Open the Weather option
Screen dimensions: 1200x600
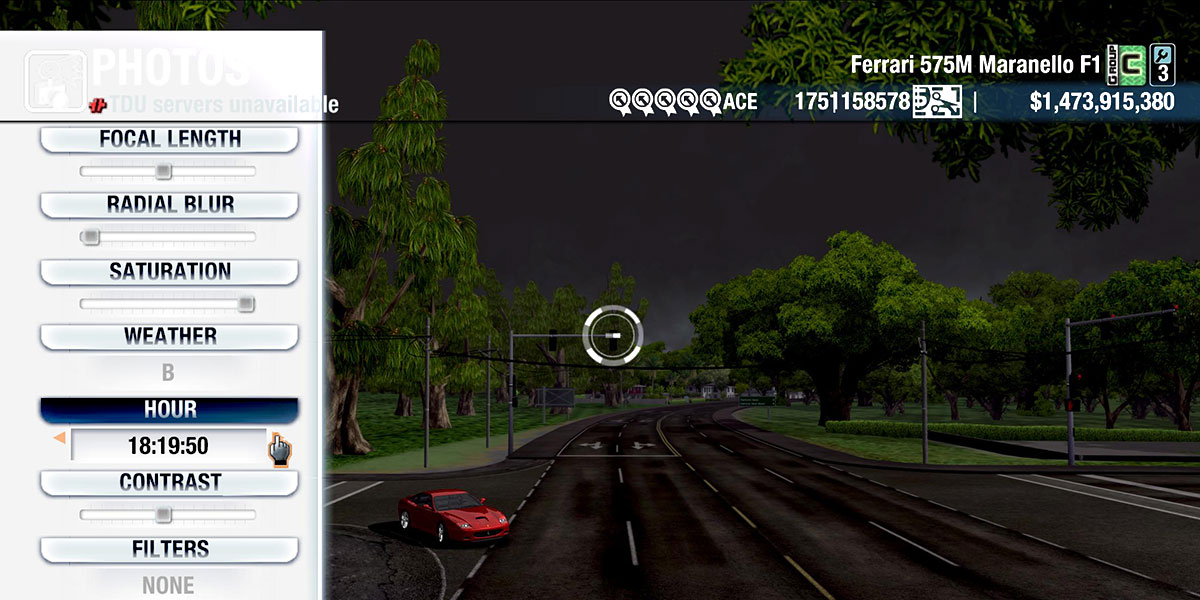click(x=169, y=336)
